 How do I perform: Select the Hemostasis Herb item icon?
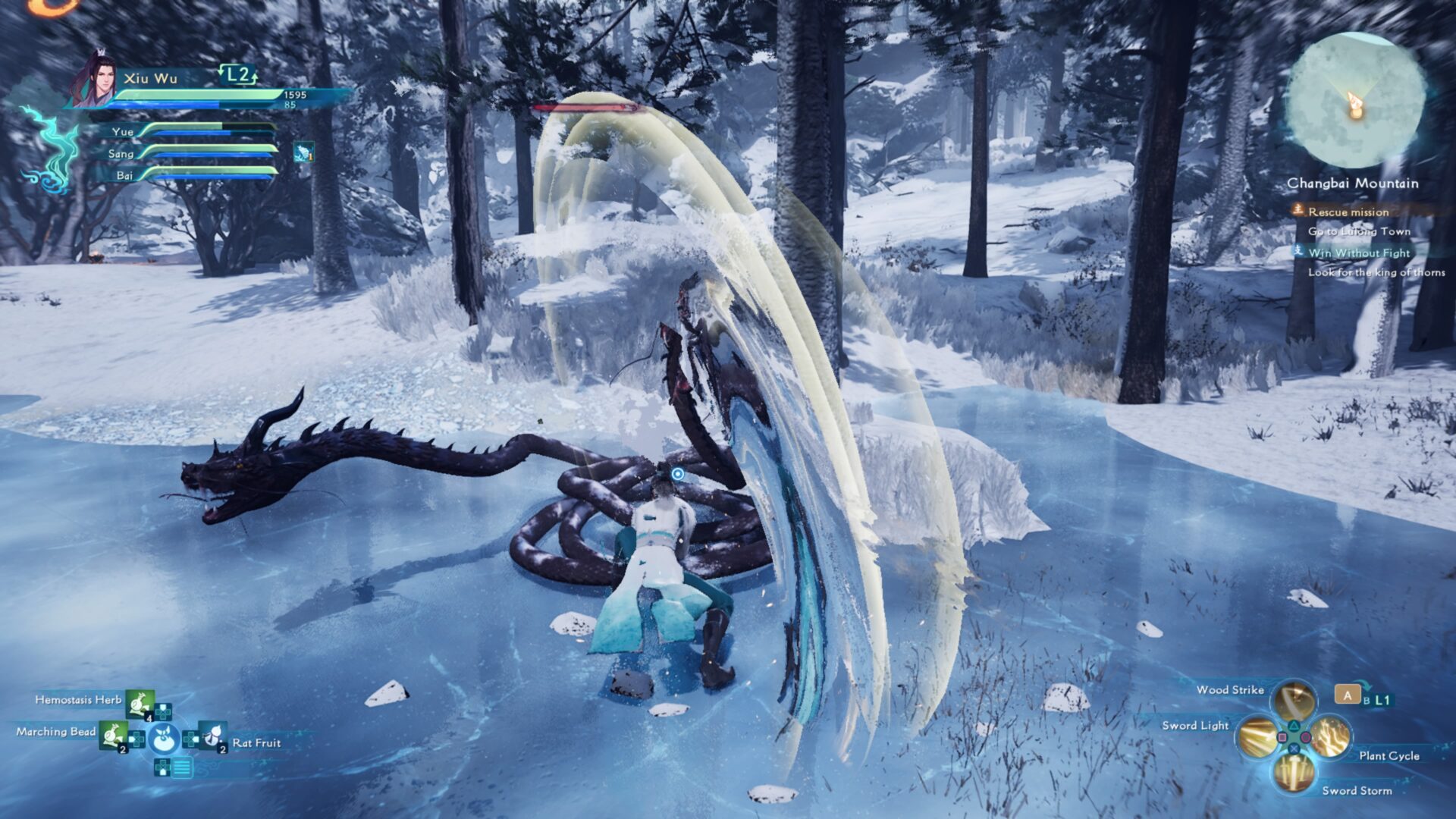click(x=140, y=704)
